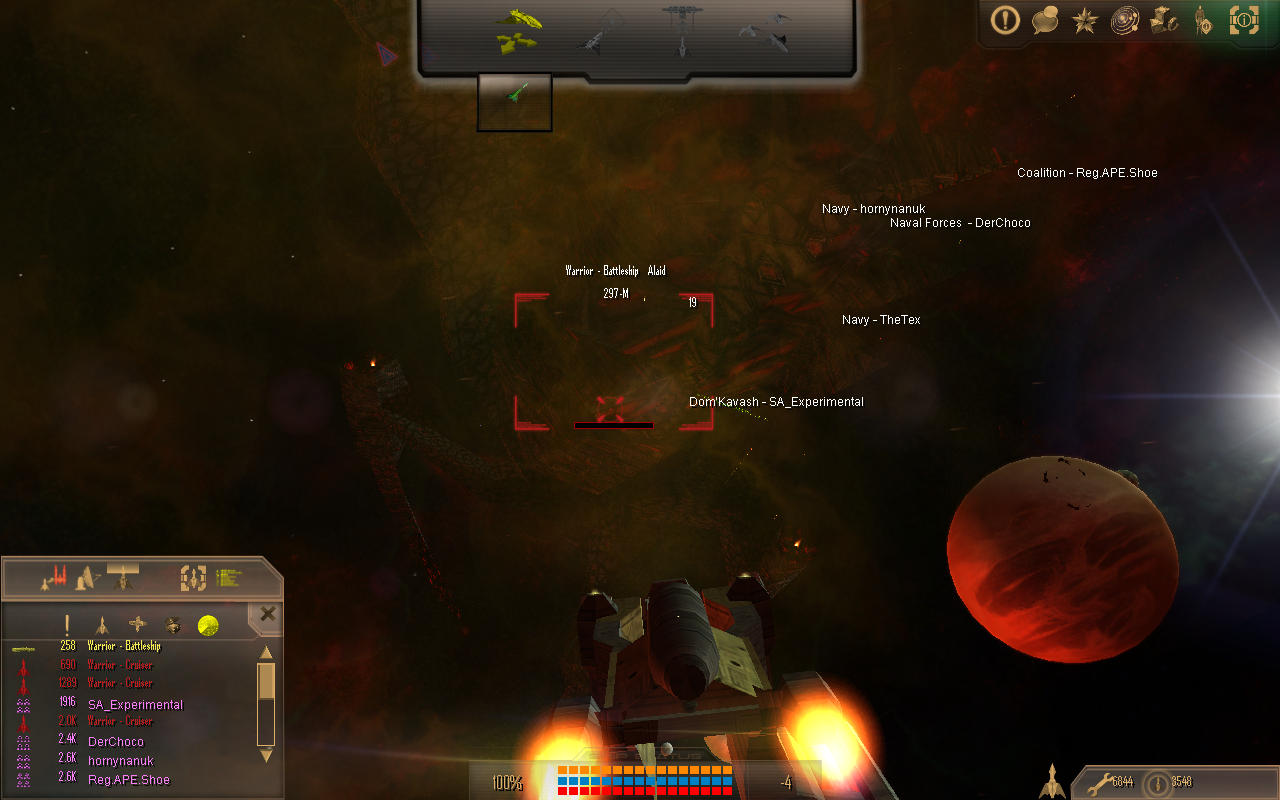The width and height of the screenshot is (1280, 800).
Task: Check player reputation icon with figure and coin
Action: [1202, 22]
